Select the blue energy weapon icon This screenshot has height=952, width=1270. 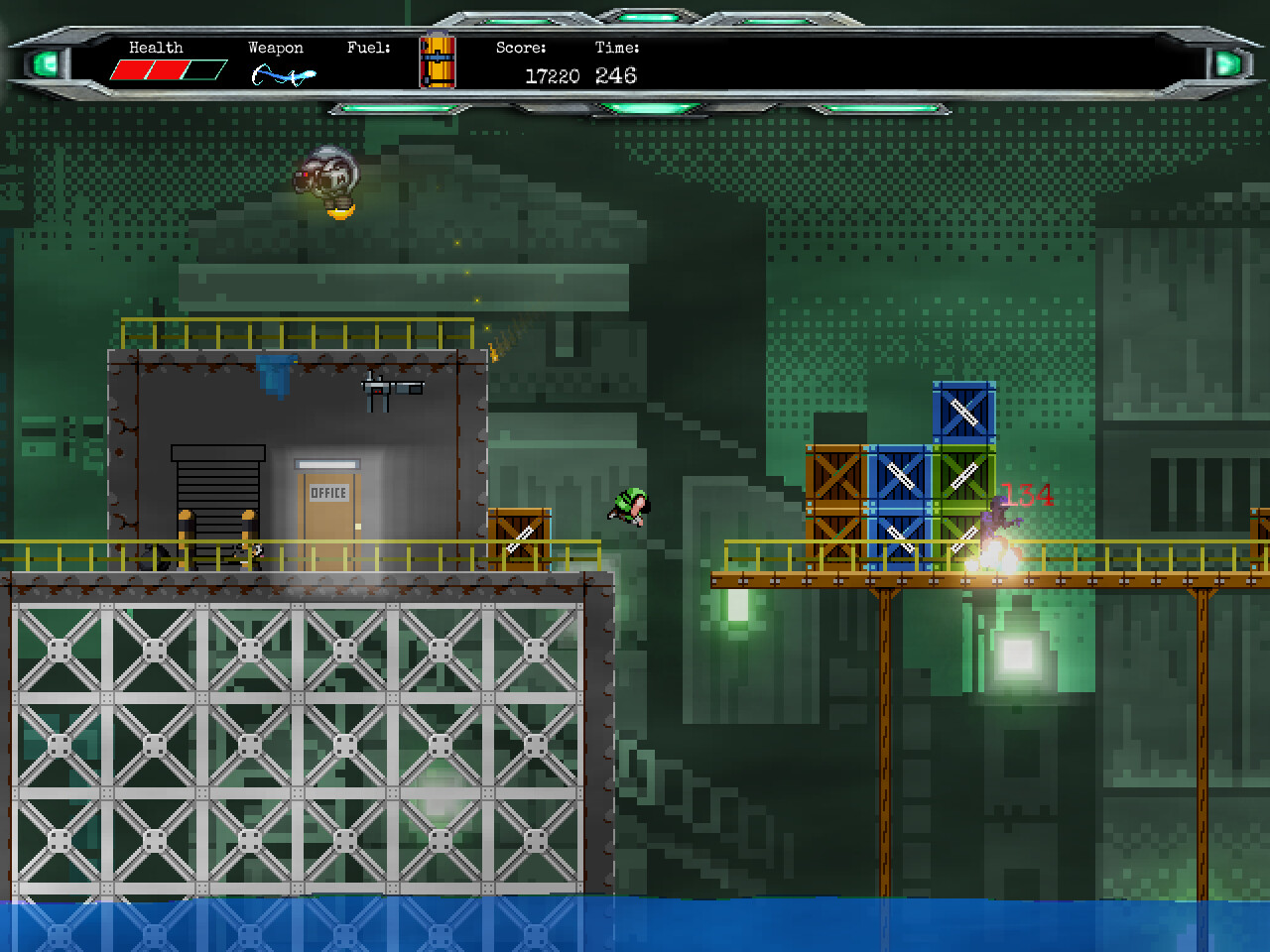(282, 74)
